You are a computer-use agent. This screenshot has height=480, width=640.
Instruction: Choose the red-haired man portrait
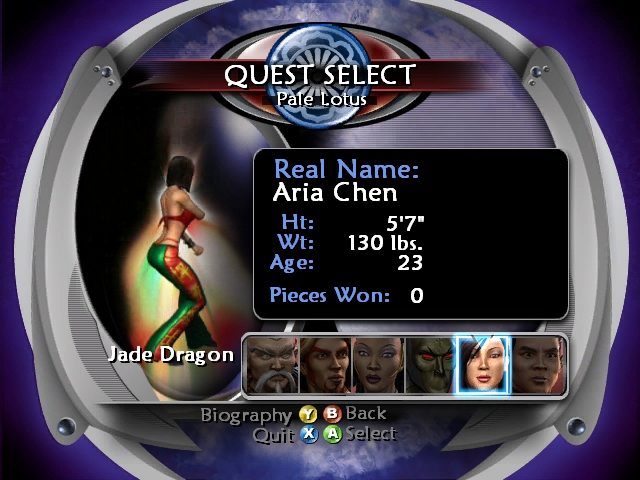click(323, 364)
